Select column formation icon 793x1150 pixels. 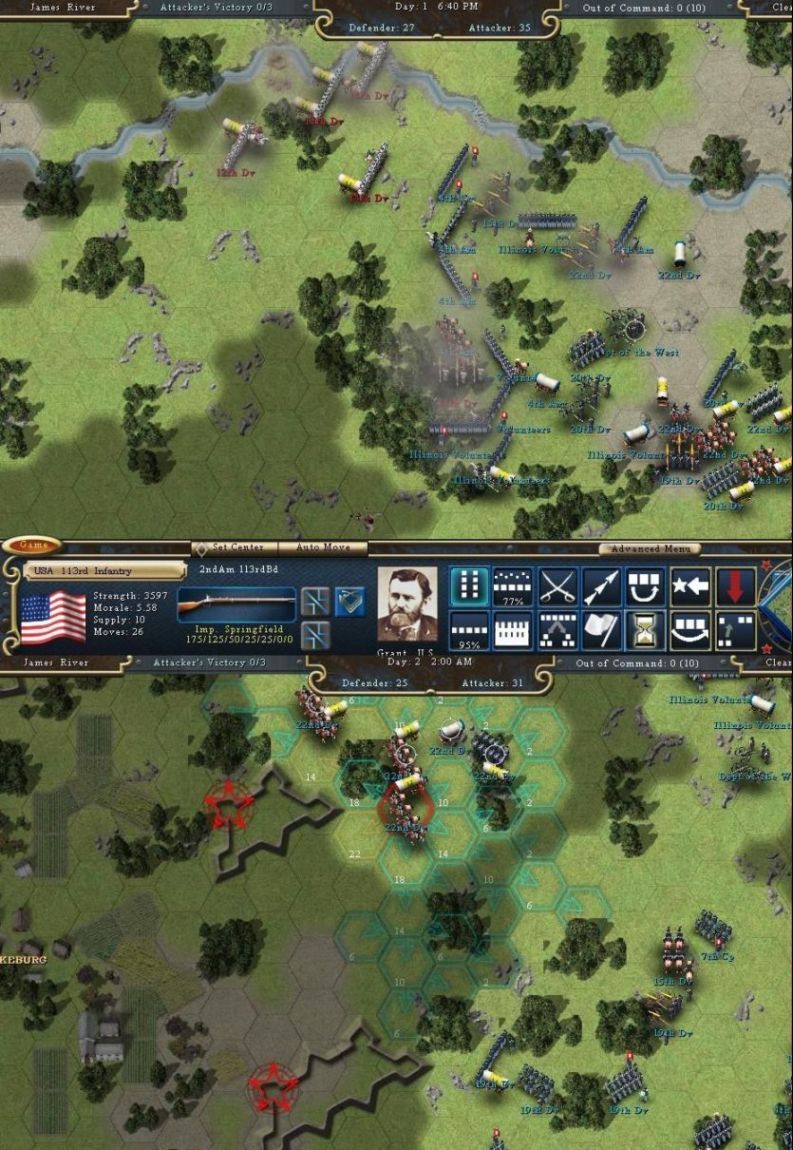pos(468,586)
